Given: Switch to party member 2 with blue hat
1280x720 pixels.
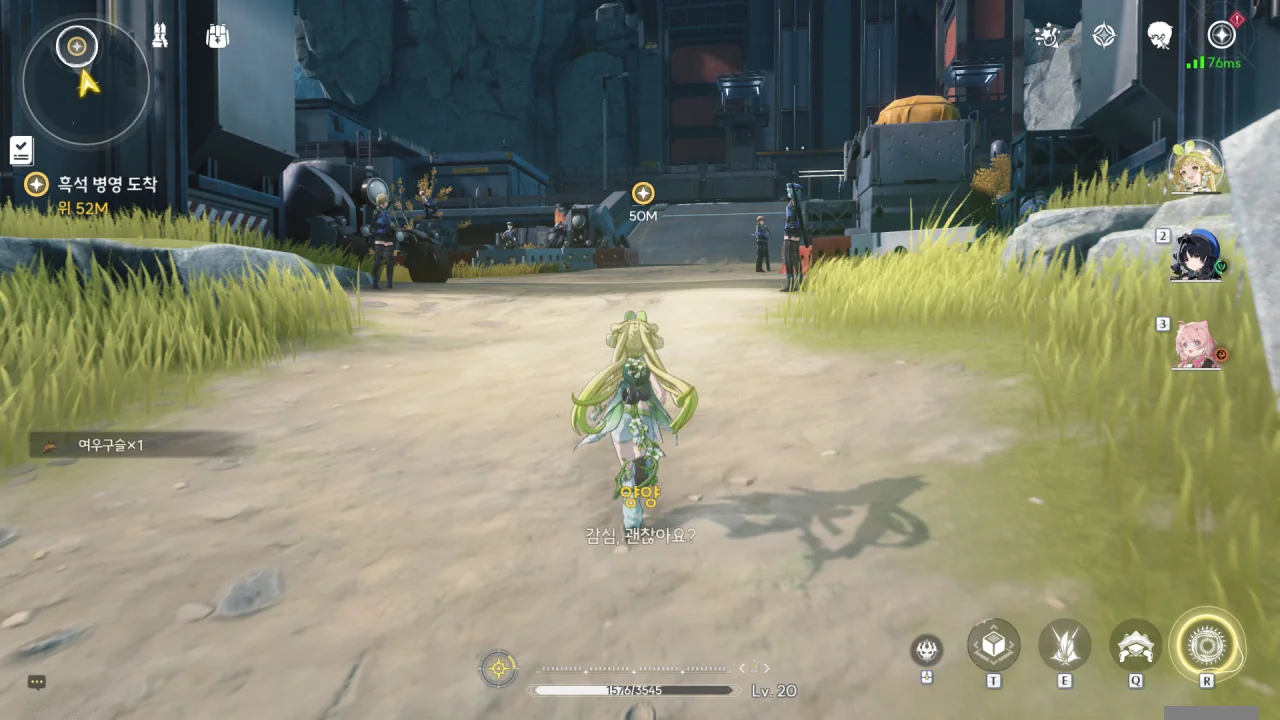Looking at the screenshot, I should click(1196, 255).
